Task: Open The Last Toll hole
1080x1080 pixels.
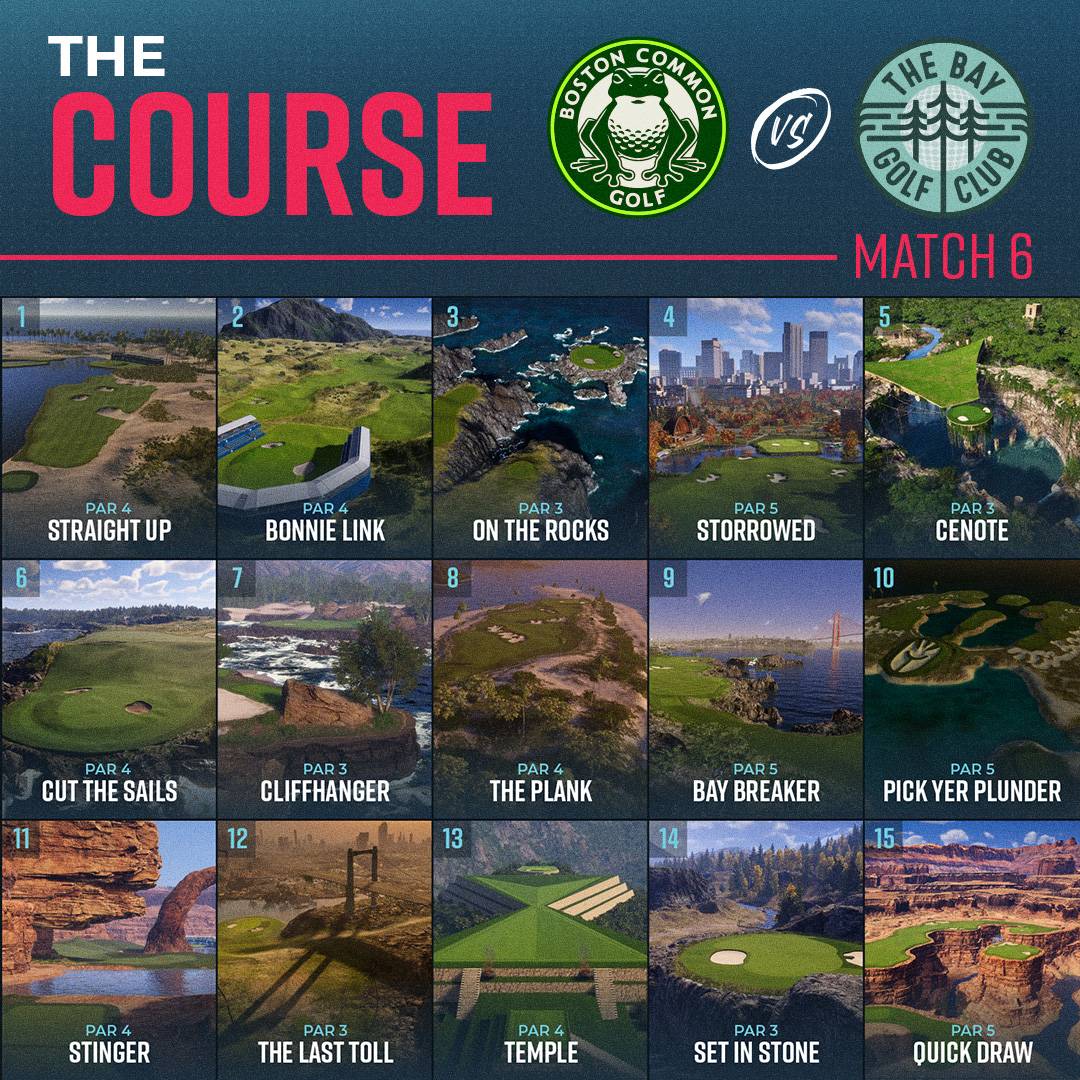Action: click(x=324, y=948)
